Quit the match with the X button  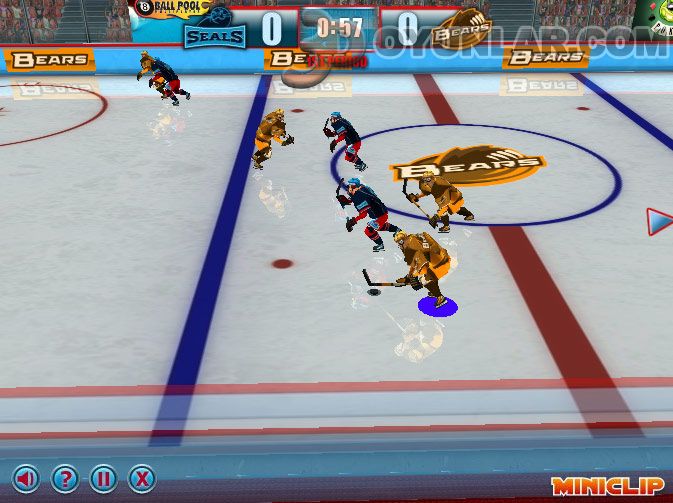click(142, 479)
